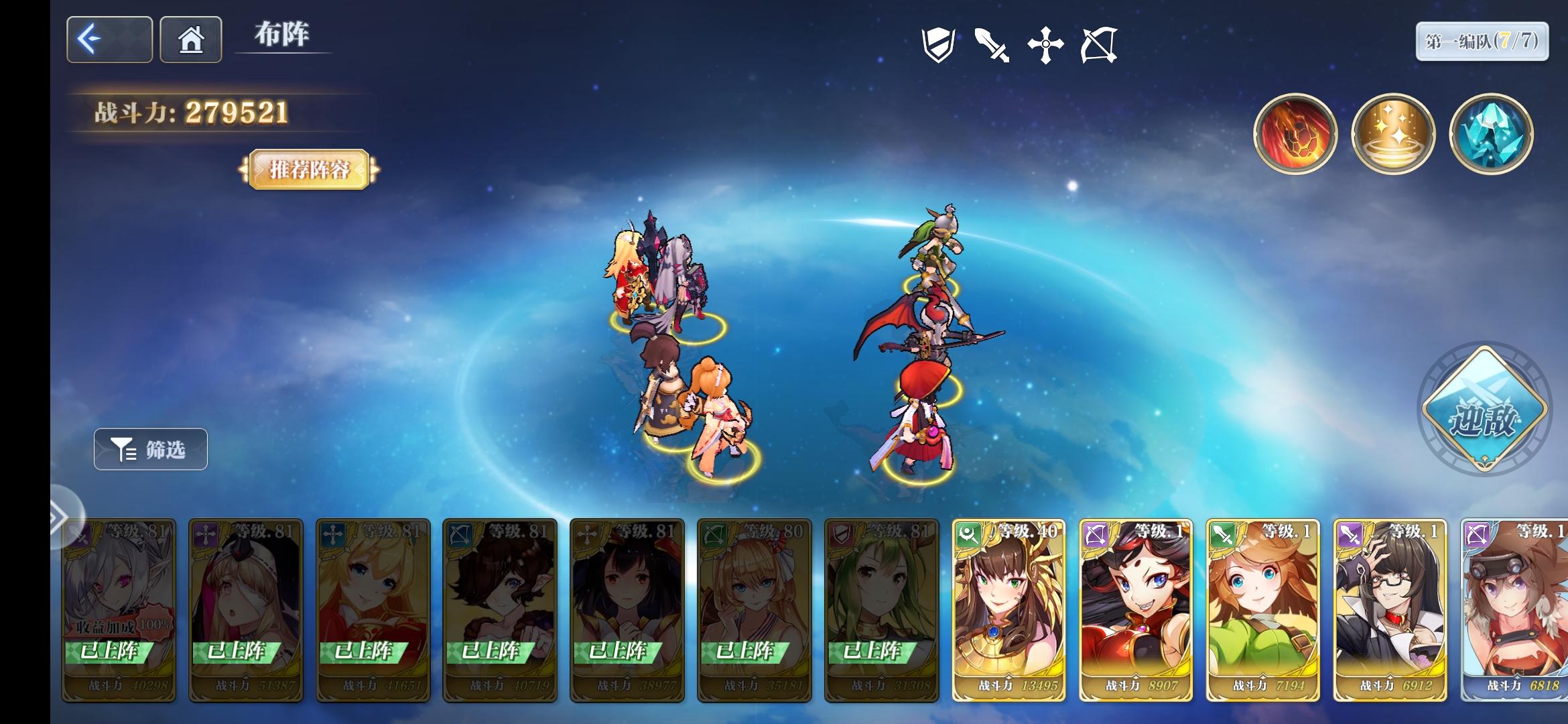Image resolution: width=1568 pixels, height=724 pixels.
Task: Click the home icon
Action: click(x=190, y=39)
